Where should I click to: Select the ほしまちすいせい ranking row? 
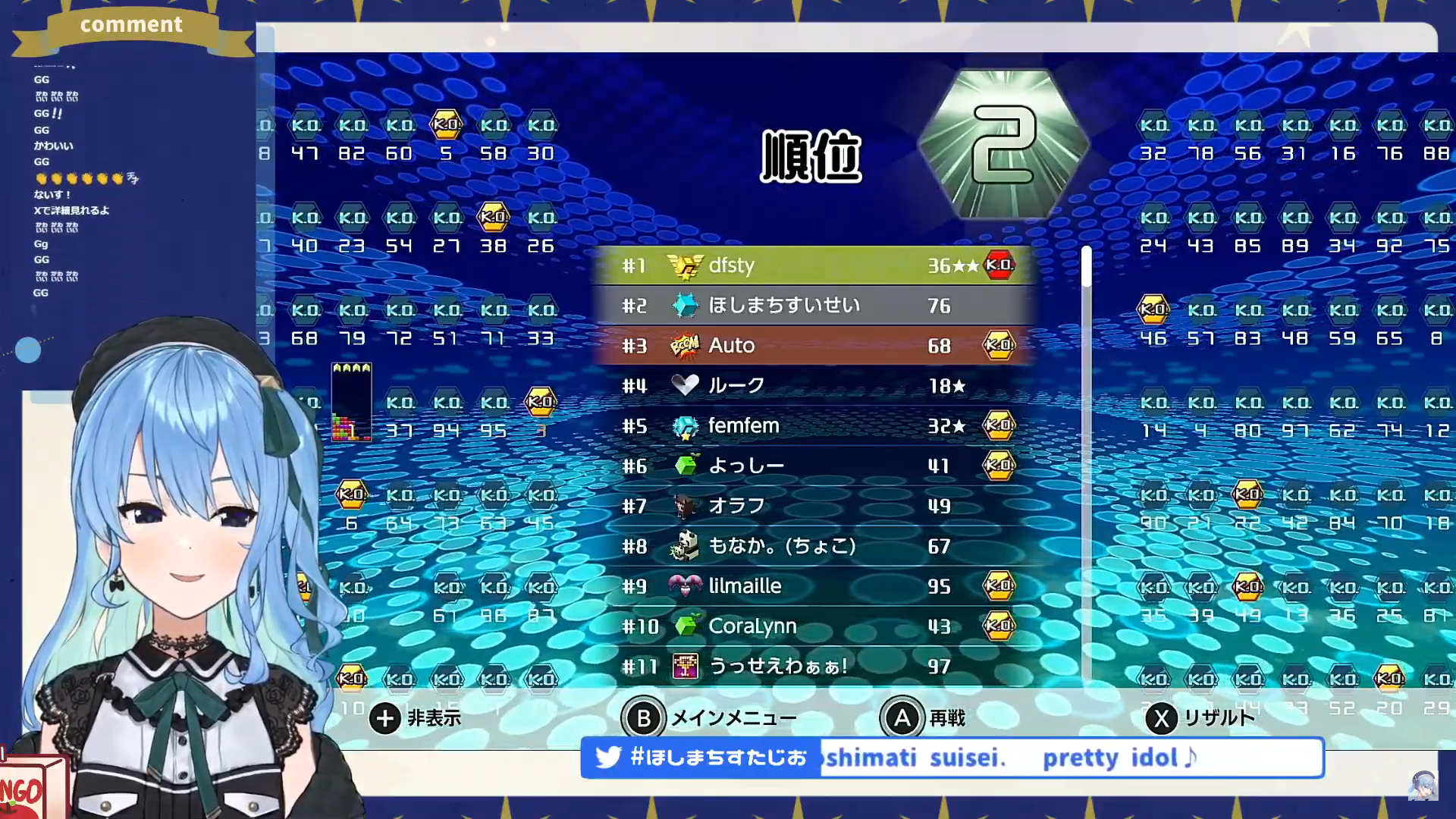click(815, 306)
